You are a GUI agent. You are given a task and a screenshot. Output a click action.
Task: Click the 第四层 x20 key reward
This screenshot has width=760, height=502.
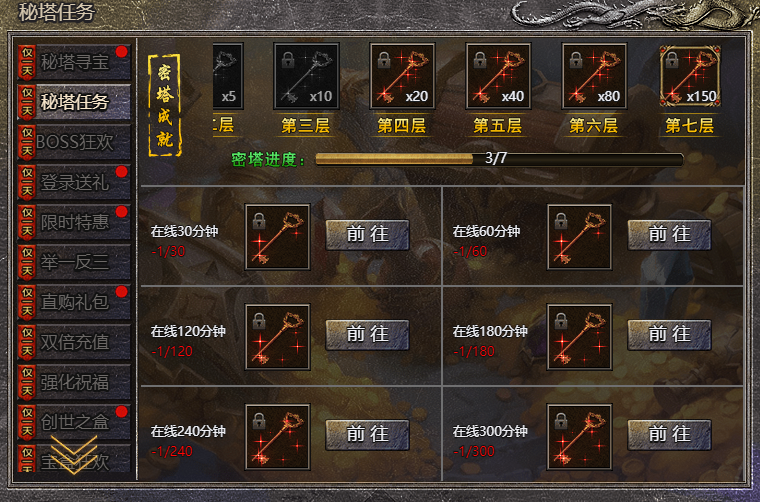click(402, 76)
